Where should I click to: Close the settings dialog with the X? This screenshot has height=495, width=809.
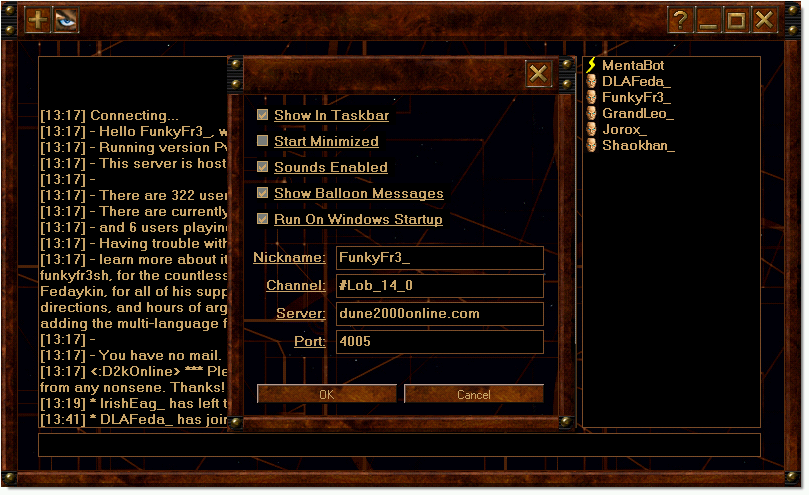[538, 73]
